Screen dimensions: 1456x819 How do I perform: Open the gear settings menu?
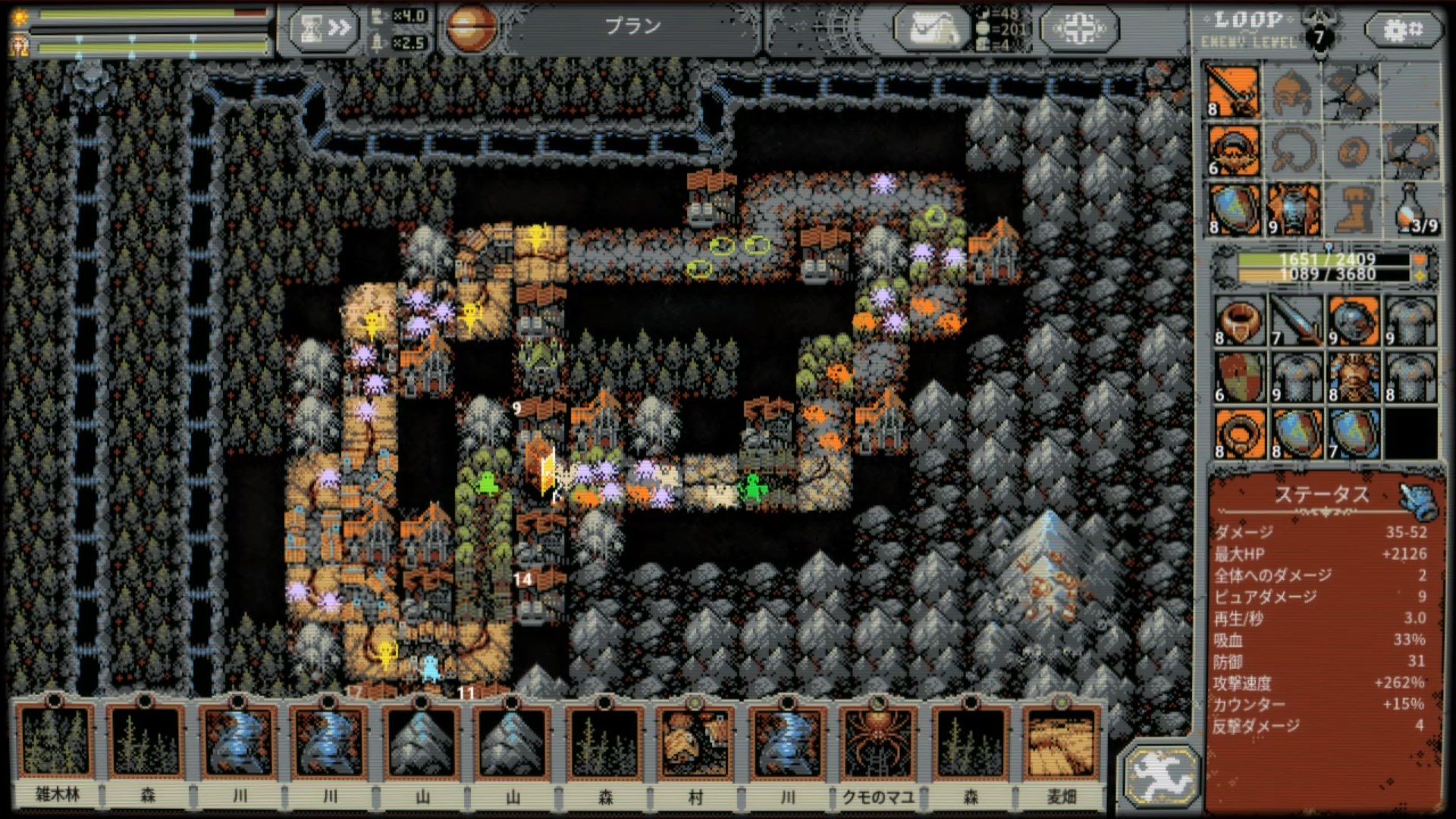point(1404,30)
